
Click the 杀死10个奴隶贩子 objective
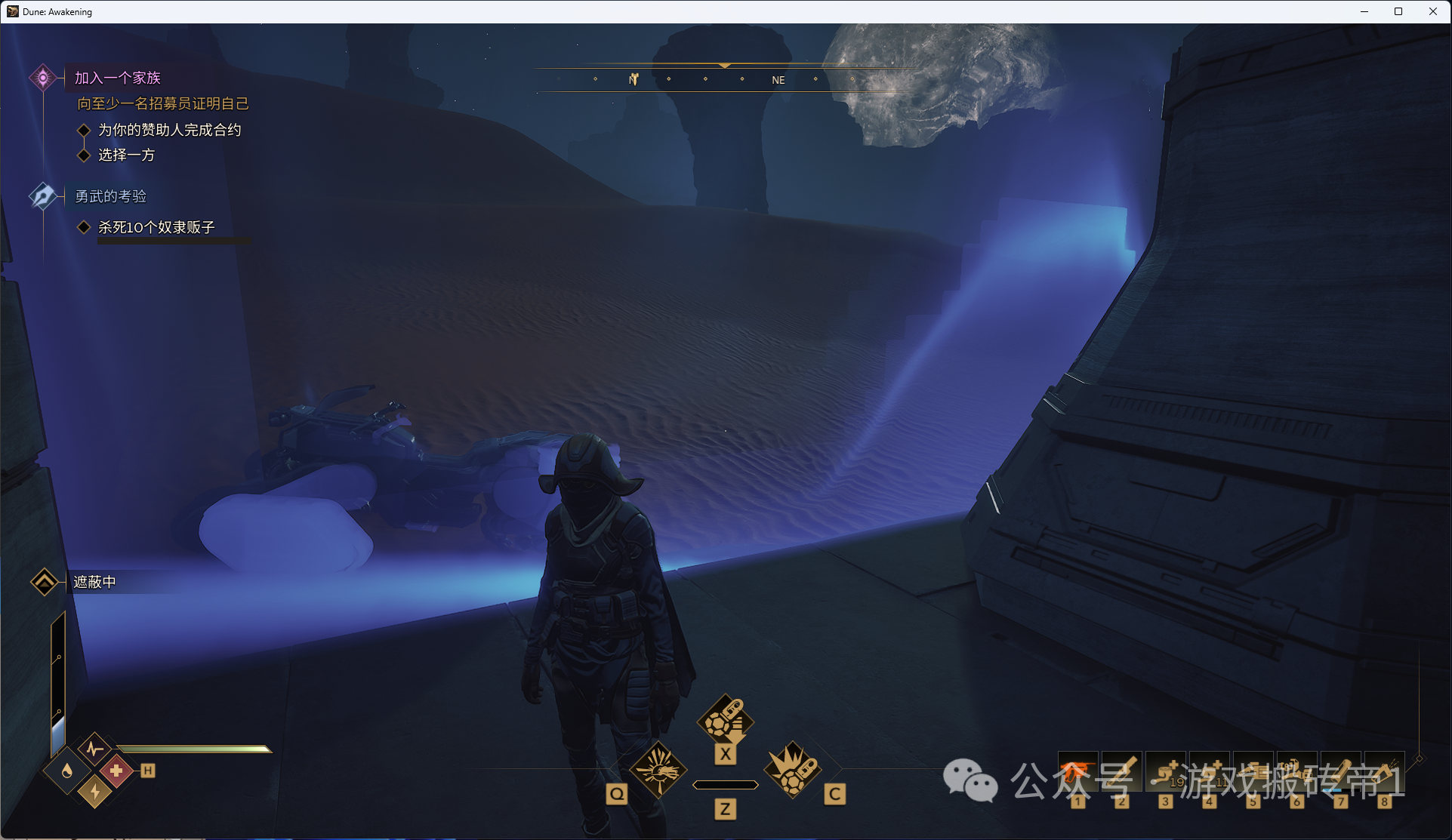click(156, 227)
